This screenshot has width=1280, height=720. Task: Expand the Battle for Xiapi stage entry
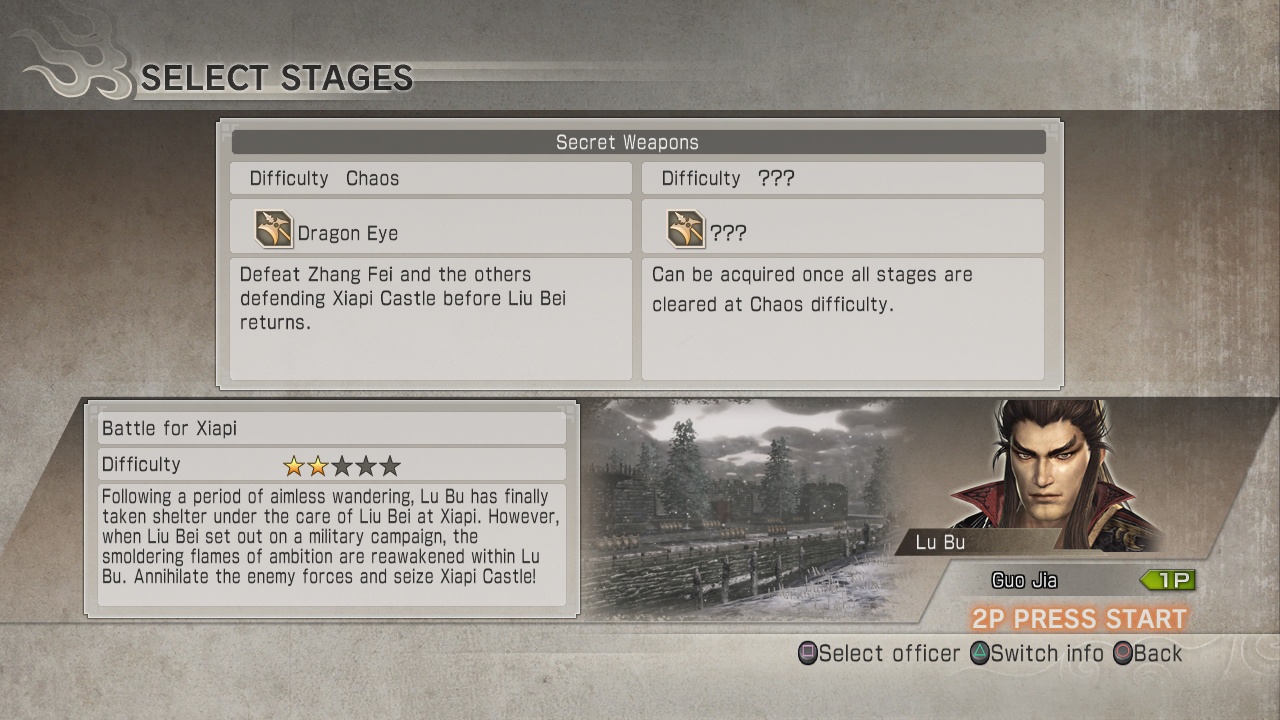click(331, 428)
